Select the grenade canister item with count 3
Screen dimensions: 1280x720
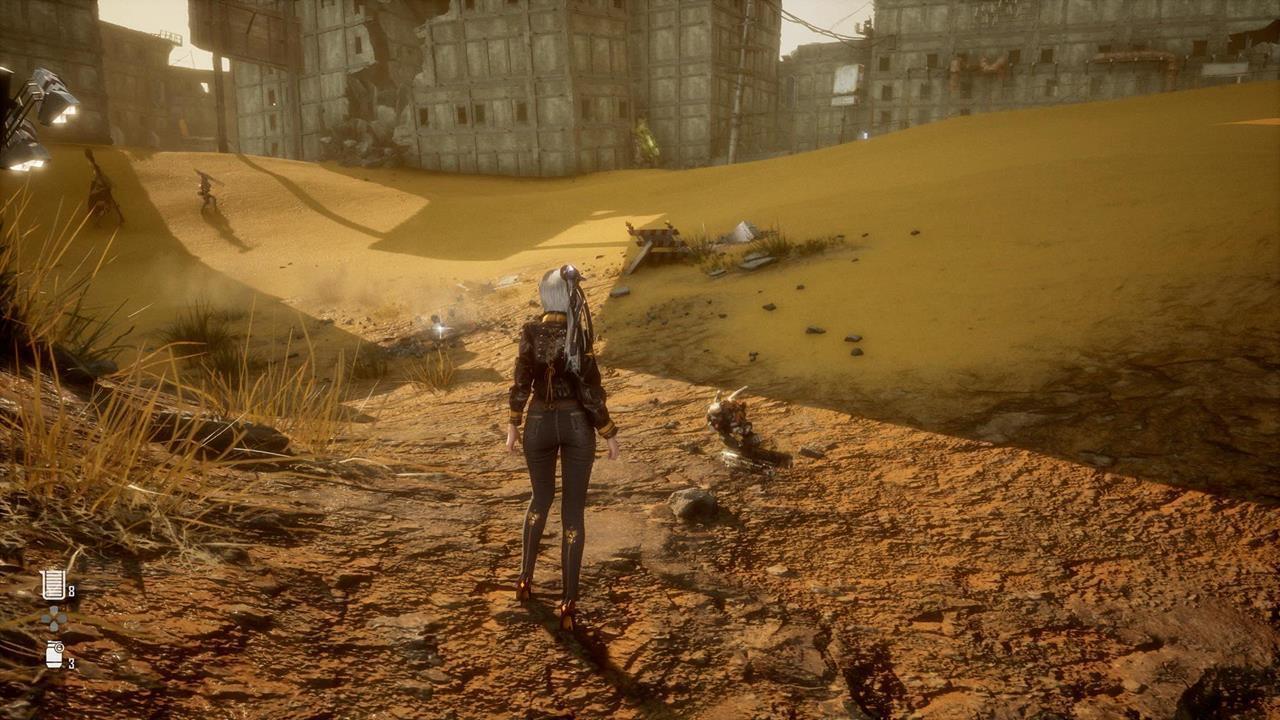pyautogui.click(x=54, y=654)
